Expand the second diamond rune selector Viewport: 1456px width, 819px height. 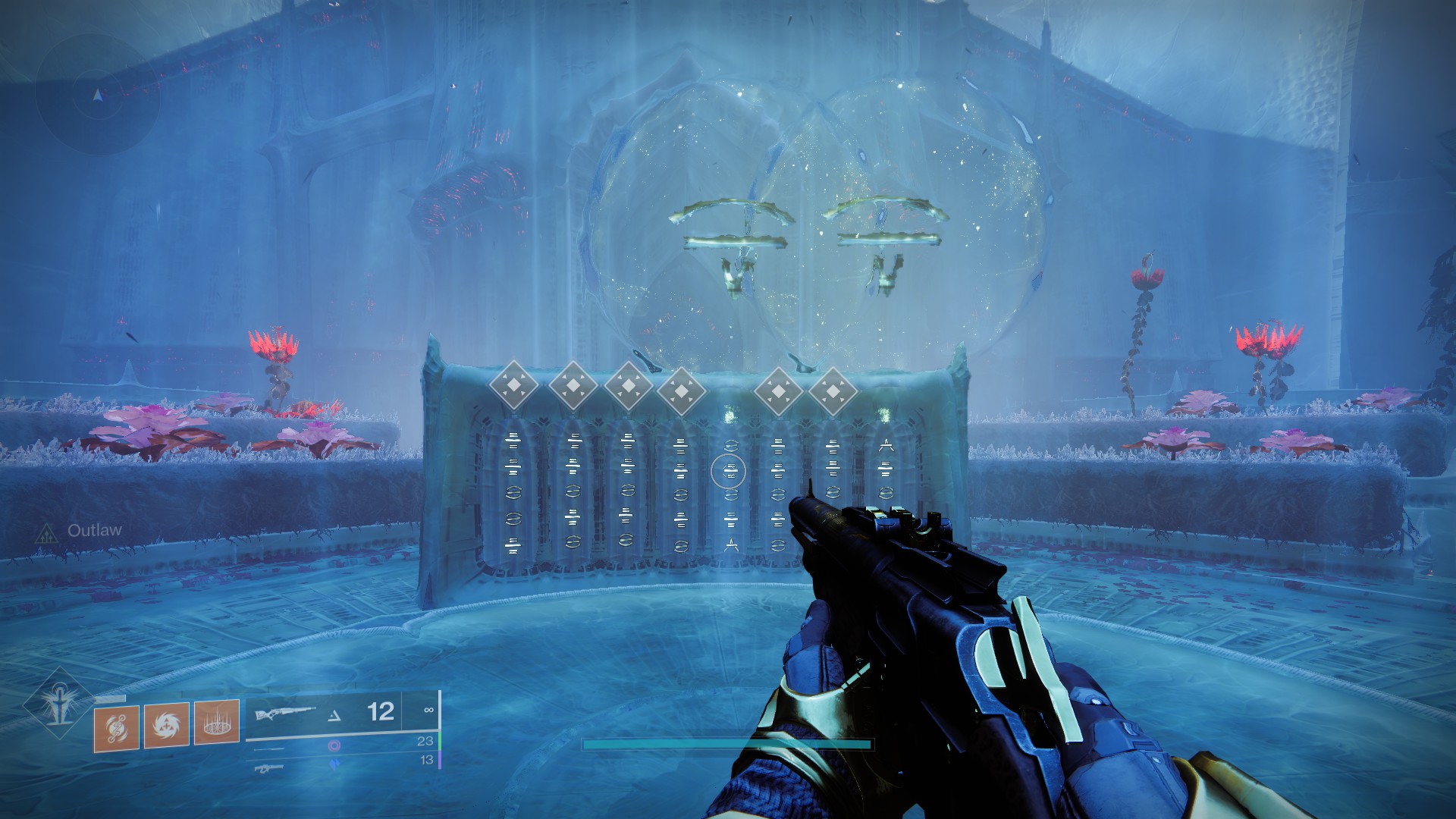pyautogui.click(x=573, y=384)
